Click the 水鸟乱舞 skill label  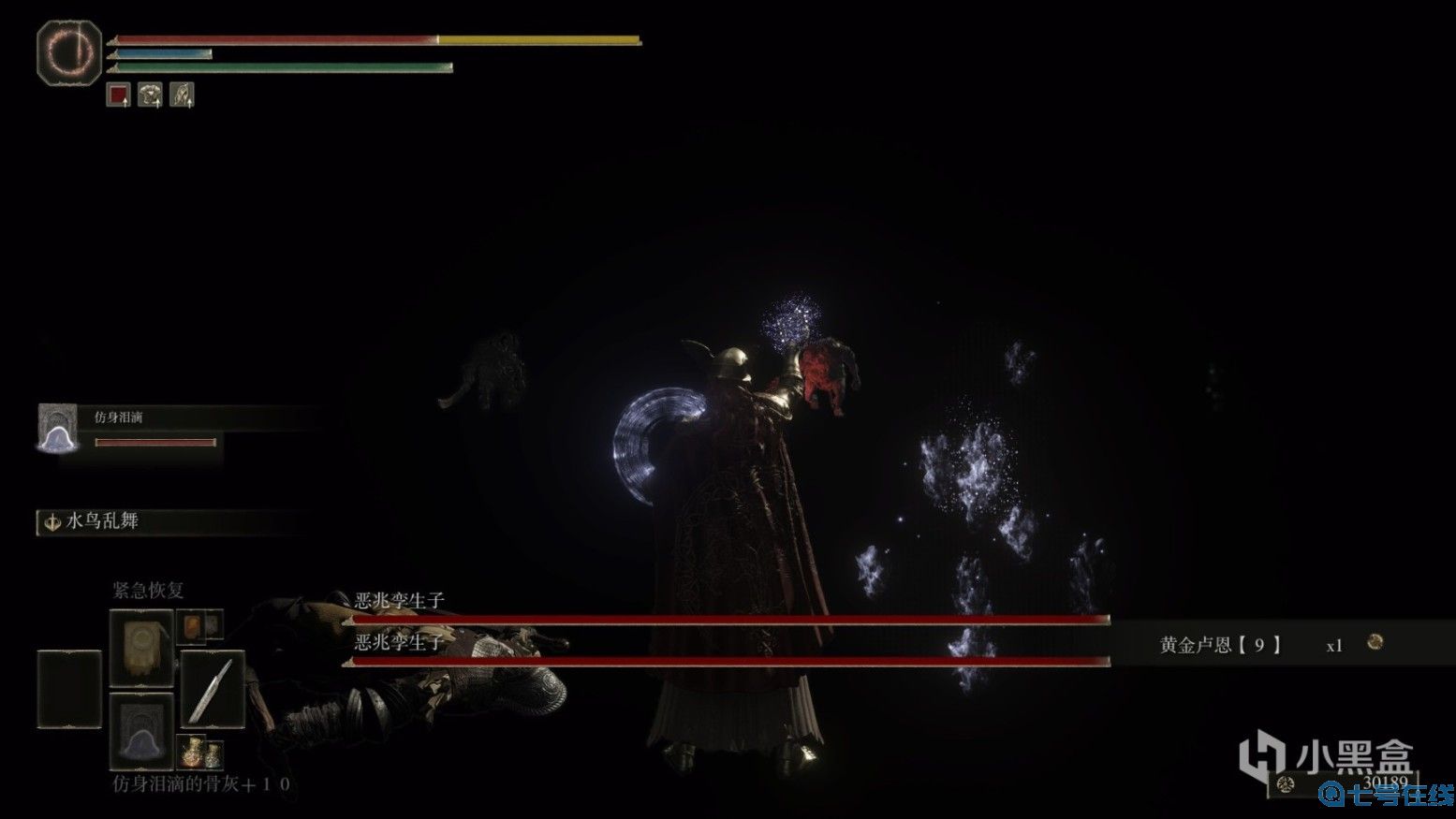103,521
